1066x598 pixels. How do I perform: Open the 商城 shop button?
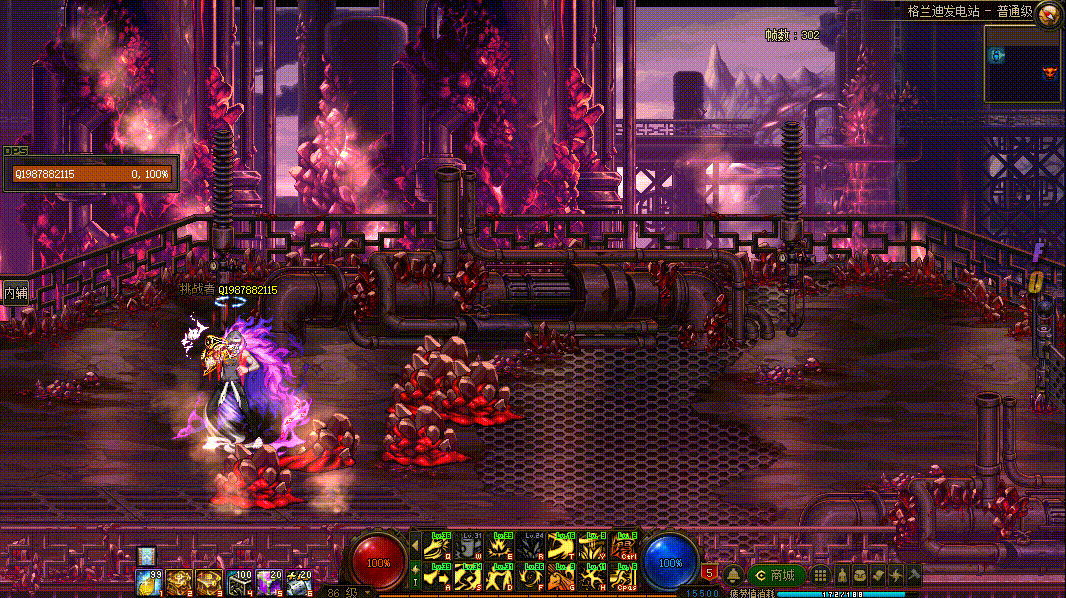pyautogui.click(x=777, y=575)
